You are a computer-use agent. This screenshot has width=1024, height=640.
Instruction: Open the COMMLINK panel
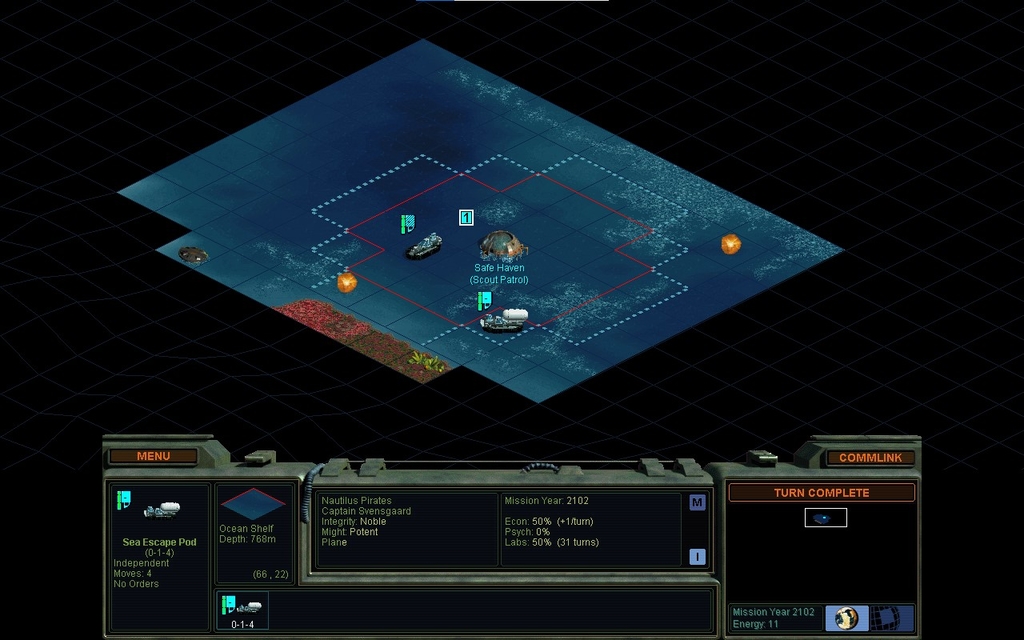click(870, 457)
